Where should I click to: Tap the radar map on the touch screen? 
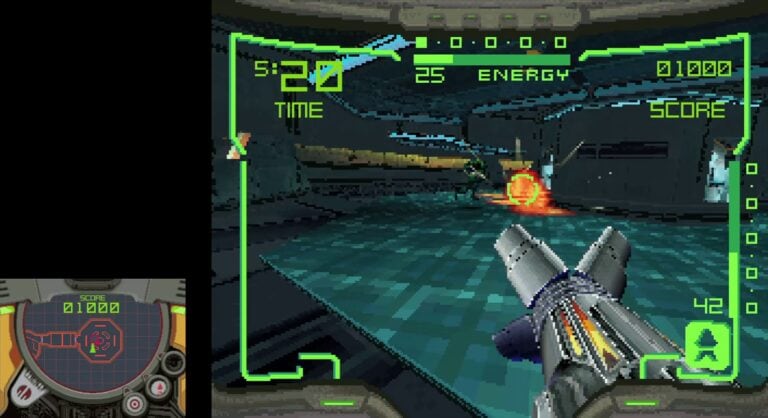(90, 342)
